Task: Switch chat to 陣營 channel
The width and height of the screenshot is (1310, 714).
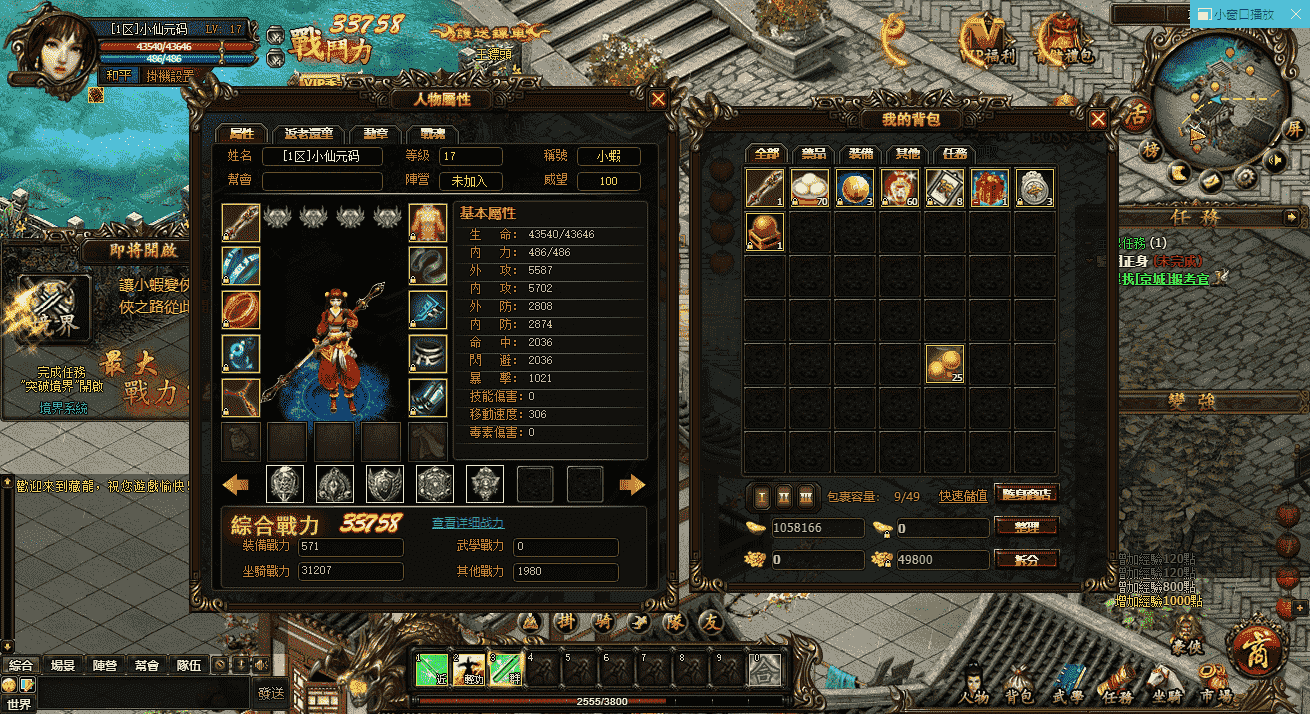Action: [x=105, y=665]
